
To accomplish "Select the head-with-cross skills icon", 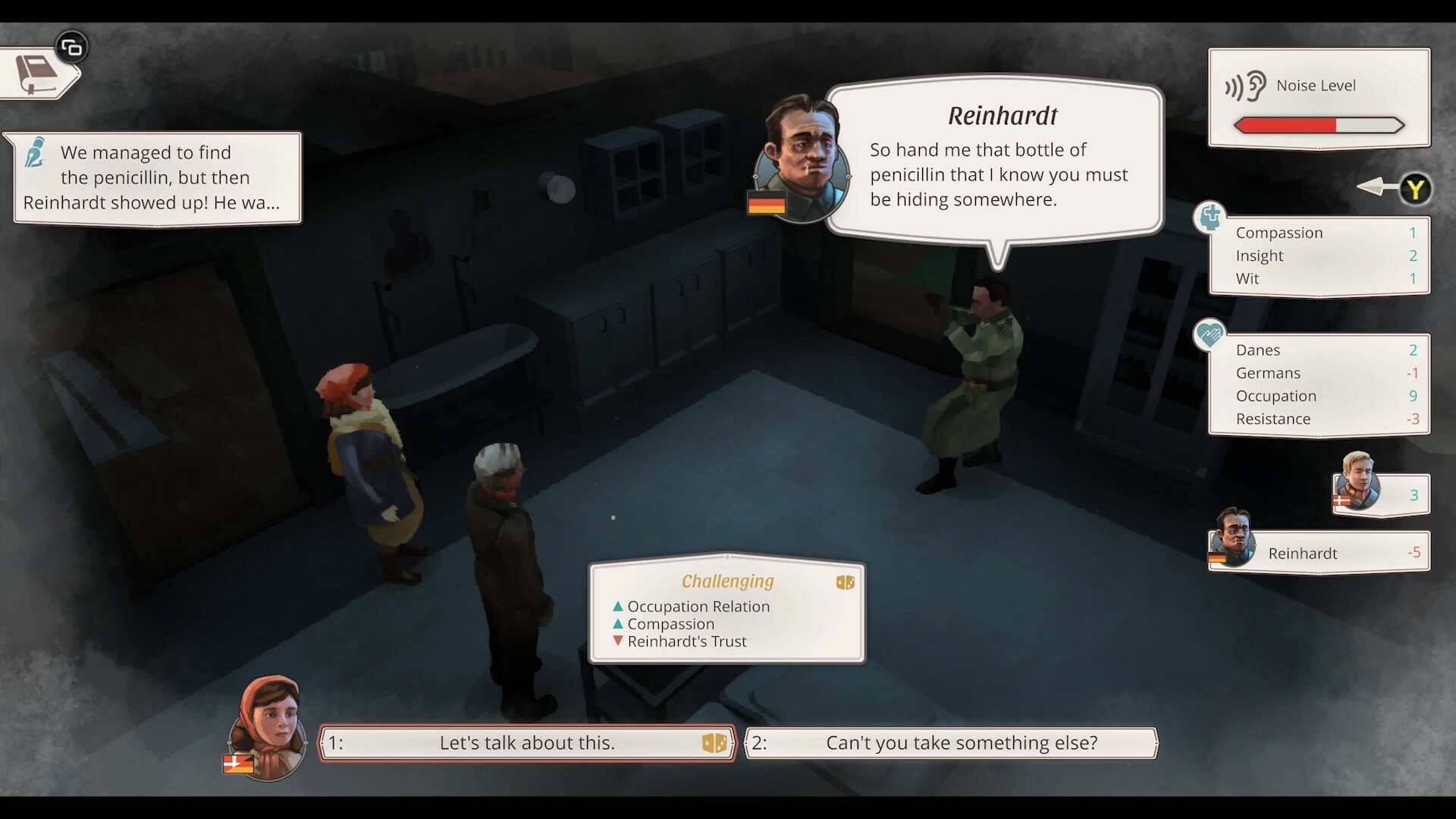I will click(x=1211, y=218).
